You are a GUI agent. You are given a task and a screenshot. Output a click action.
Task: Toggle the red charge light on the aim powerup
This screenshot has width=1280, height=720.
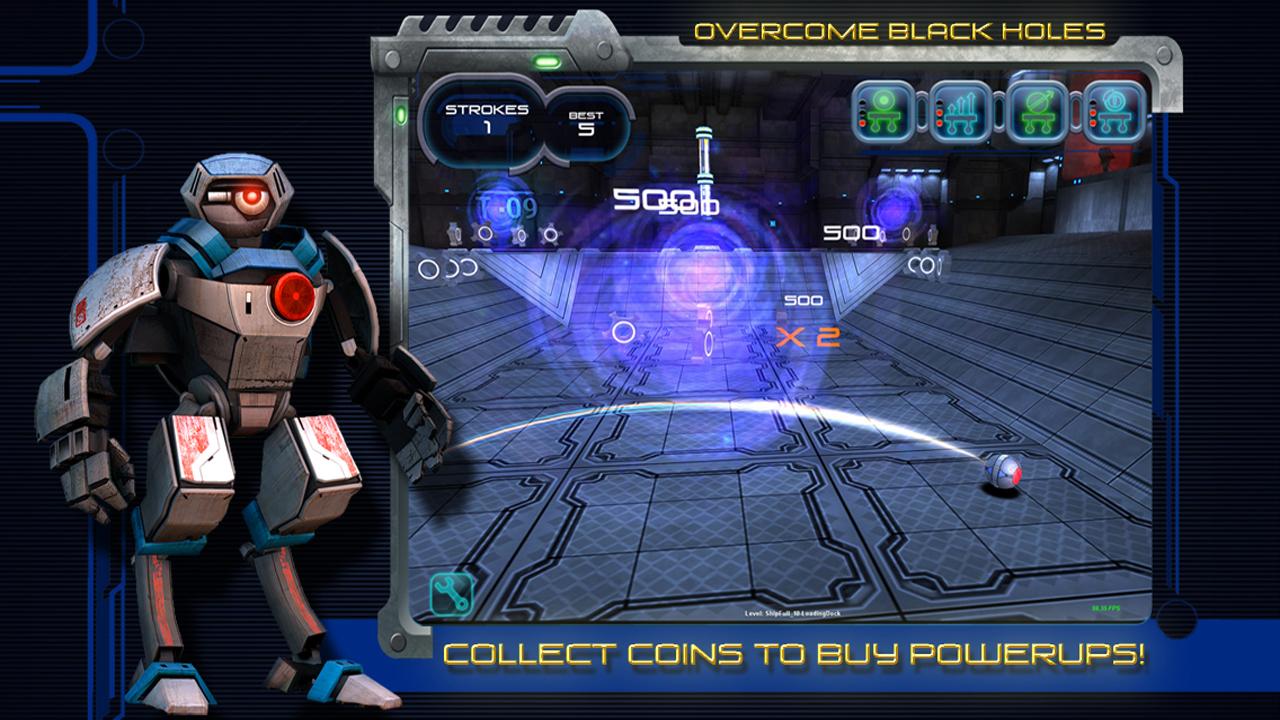[862, 122]
